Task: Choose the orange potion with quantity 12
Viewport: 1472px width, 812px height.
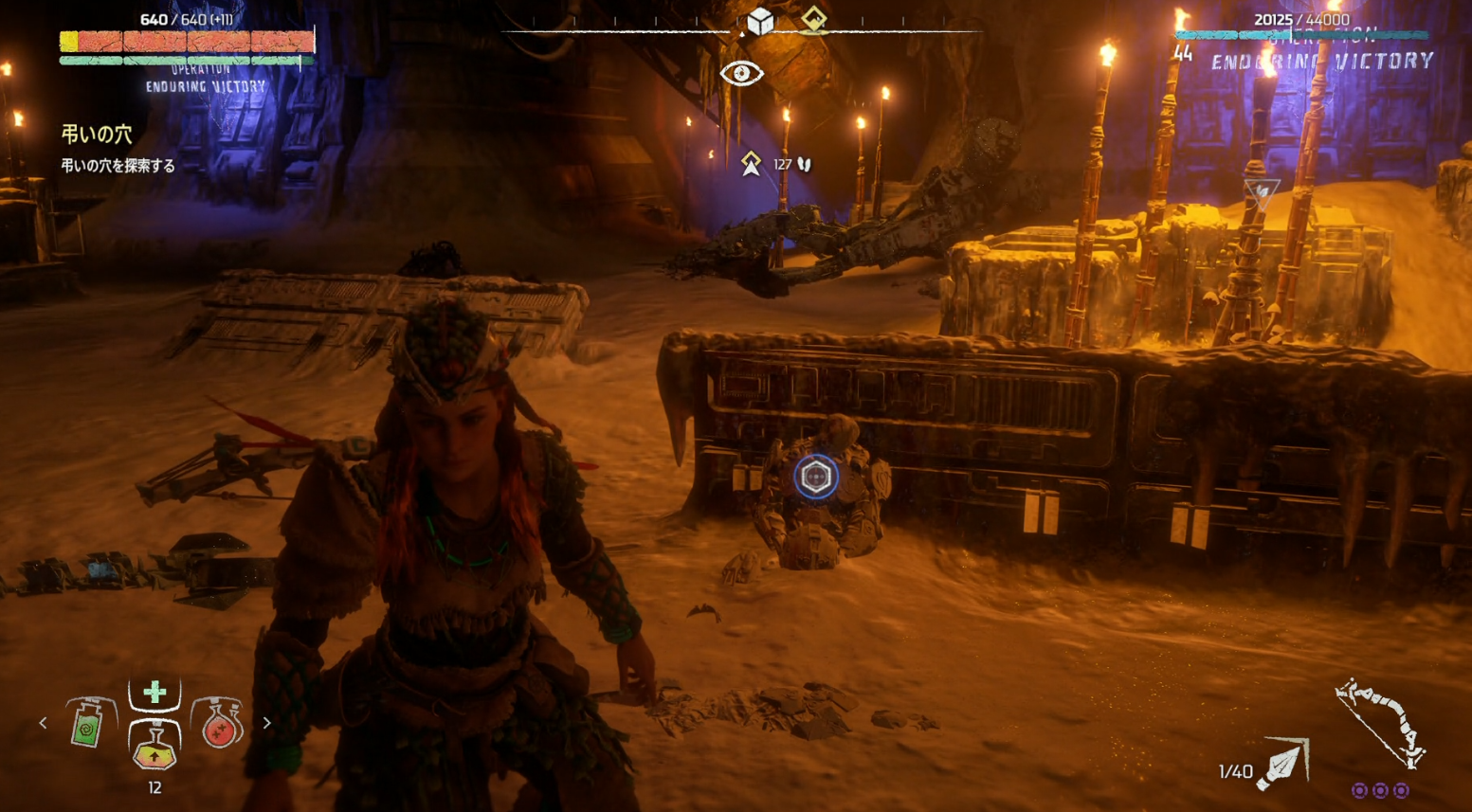Action: 154,747
